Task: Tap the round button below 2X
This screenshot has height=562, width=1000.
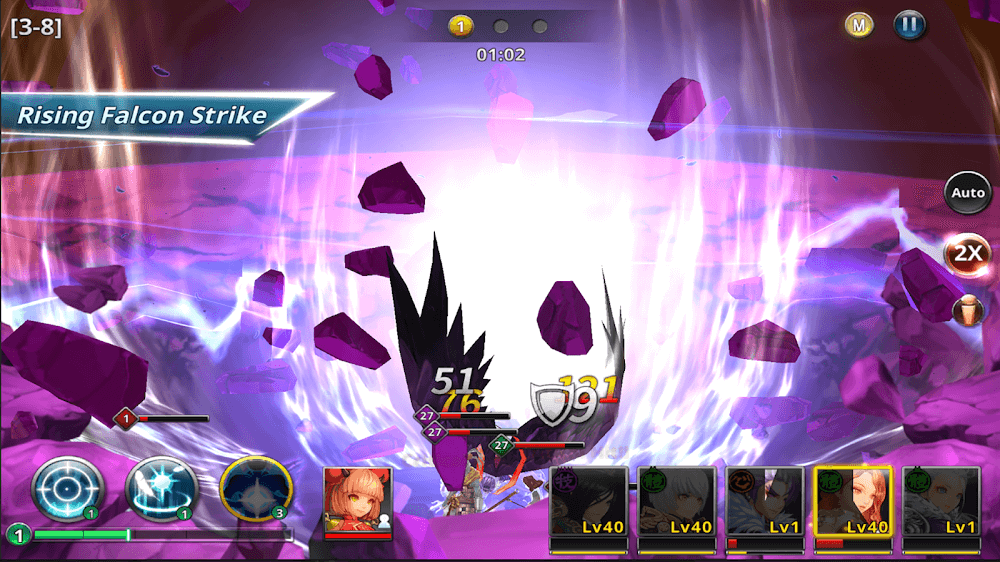Action: coord(967,310)
